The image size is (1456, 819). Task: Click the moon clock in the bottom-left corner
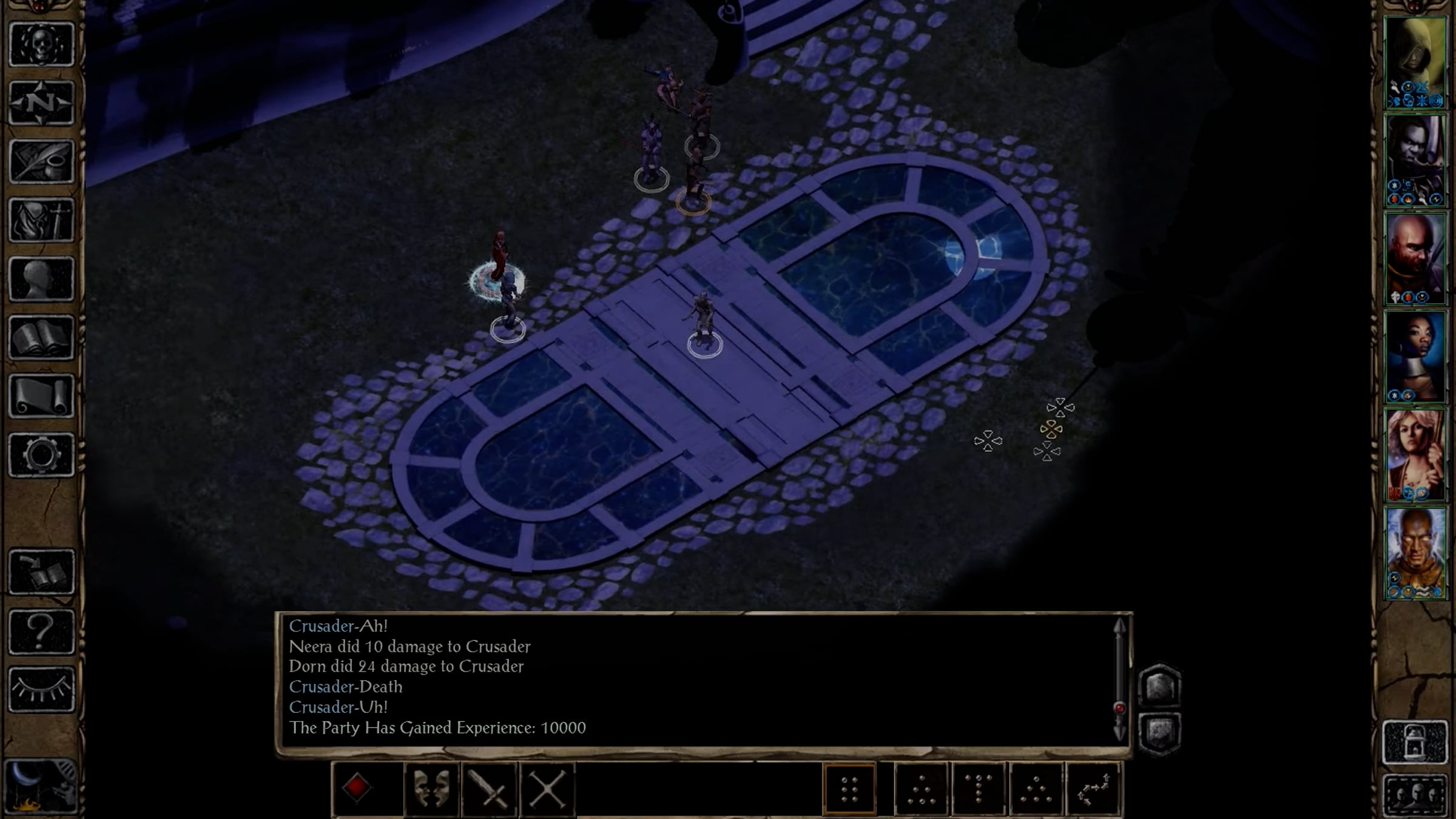[40, 787]
